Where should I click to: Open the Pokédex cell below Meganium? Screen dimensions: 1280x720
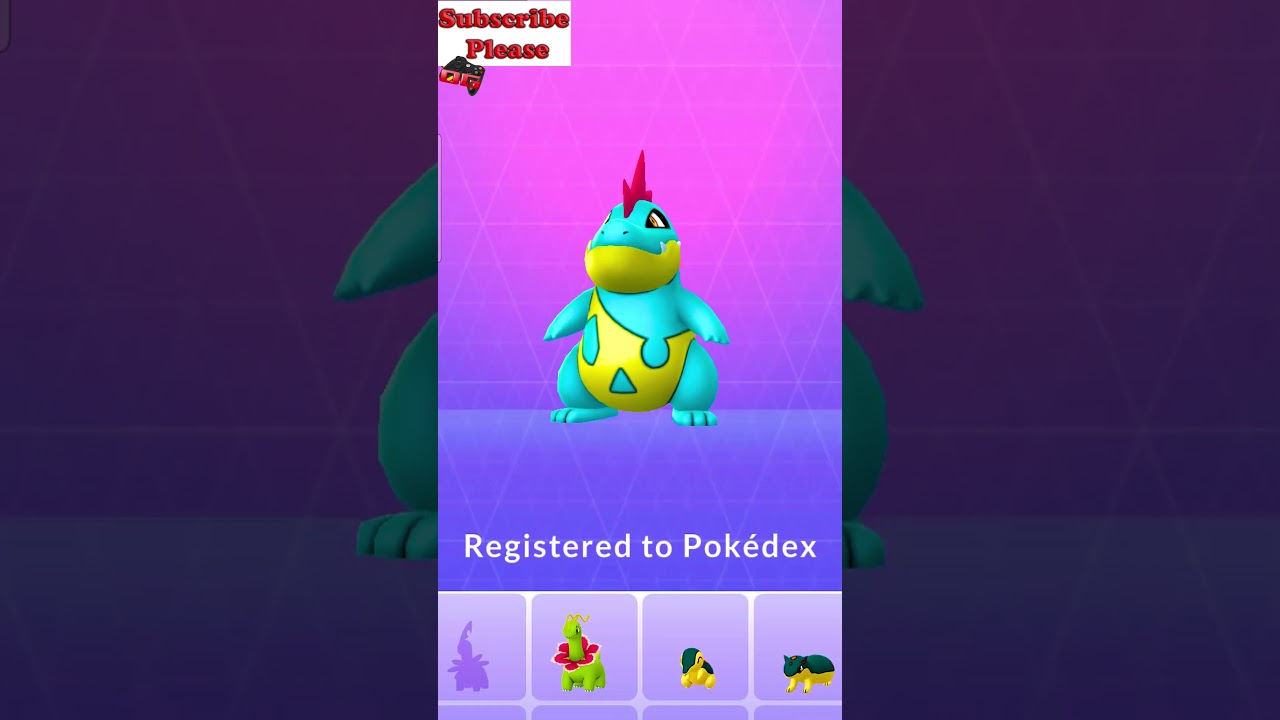[x=584, y=713]
